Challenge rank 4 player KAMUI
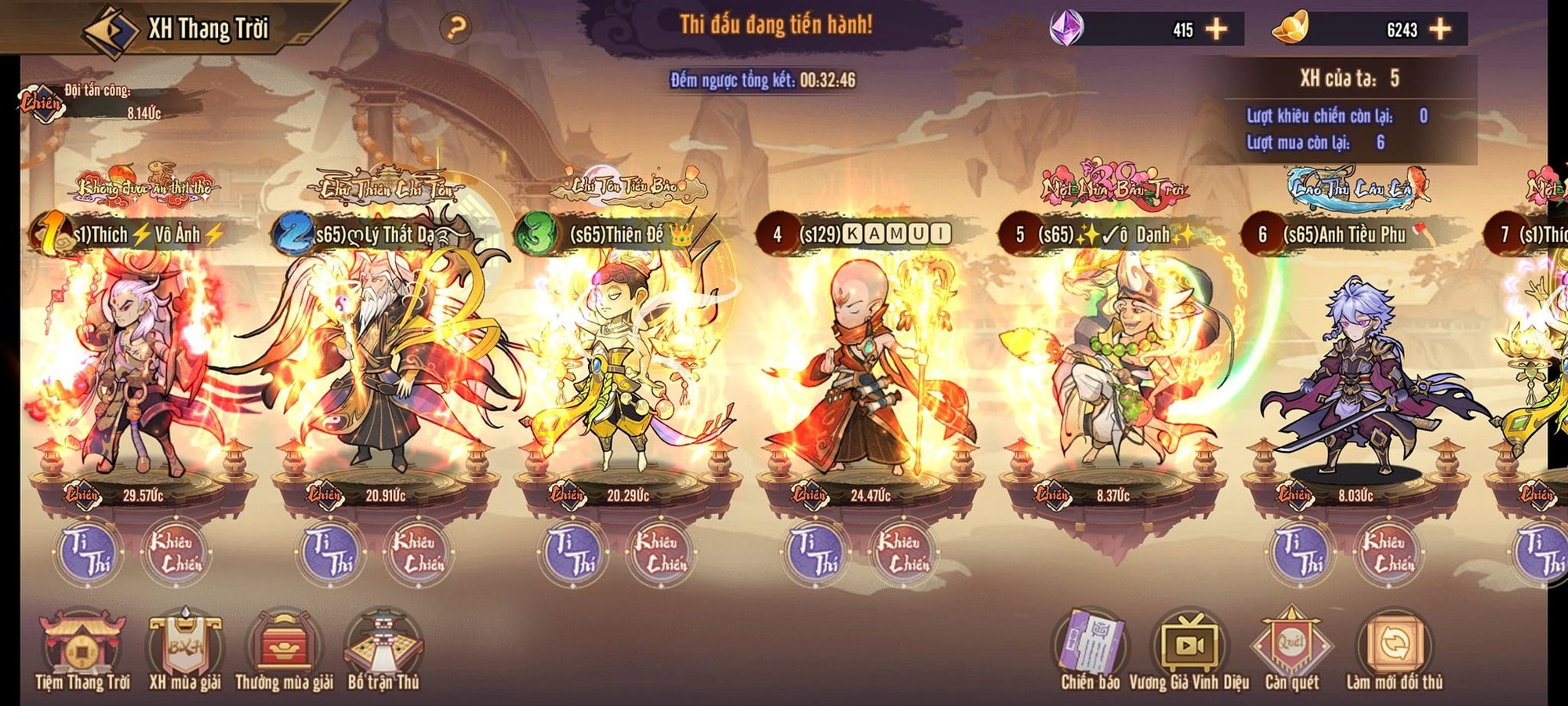 click(x=903, y=553)
